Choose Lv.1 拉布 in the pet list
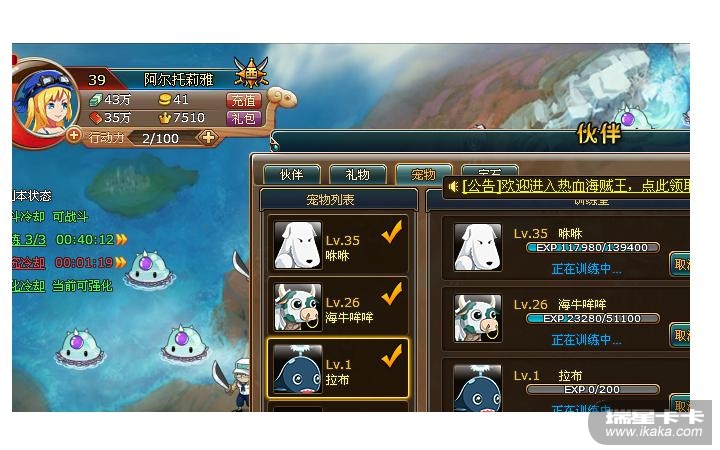720x450 pixels. (340, 368)
